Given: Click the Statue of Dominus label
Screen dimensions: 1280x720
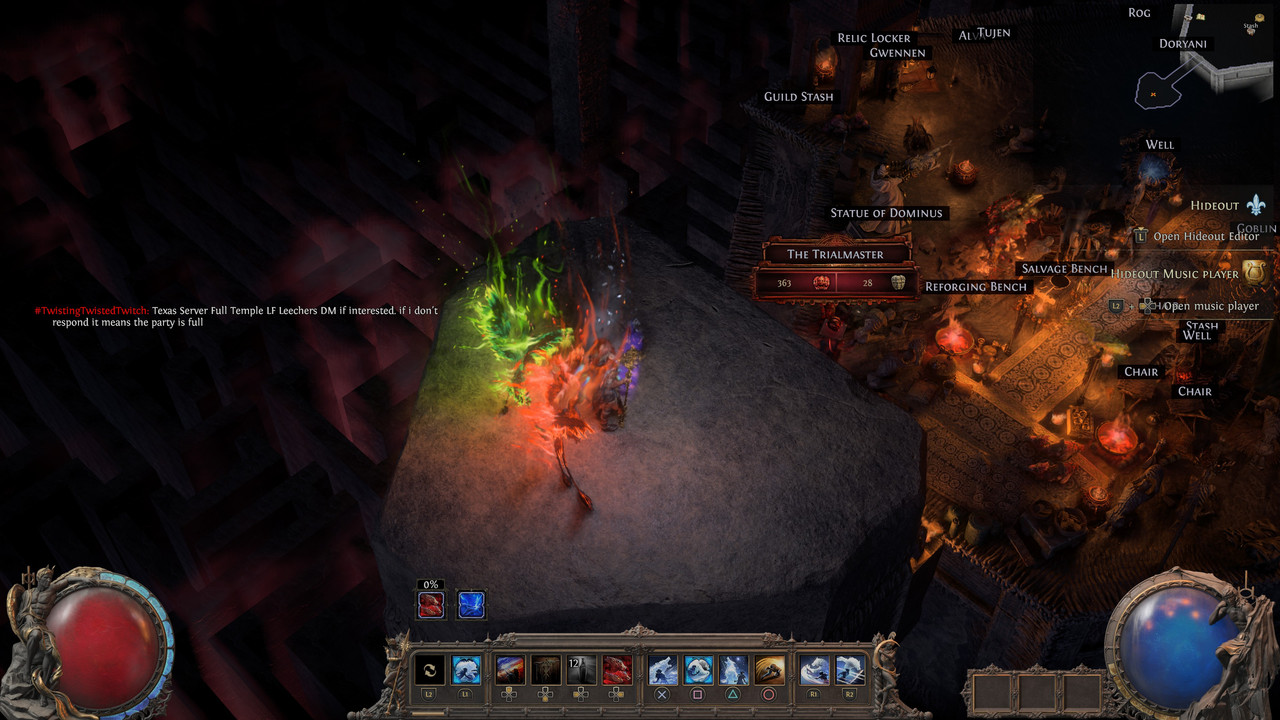Looking at the screenshot, I should tap(886, 213).
